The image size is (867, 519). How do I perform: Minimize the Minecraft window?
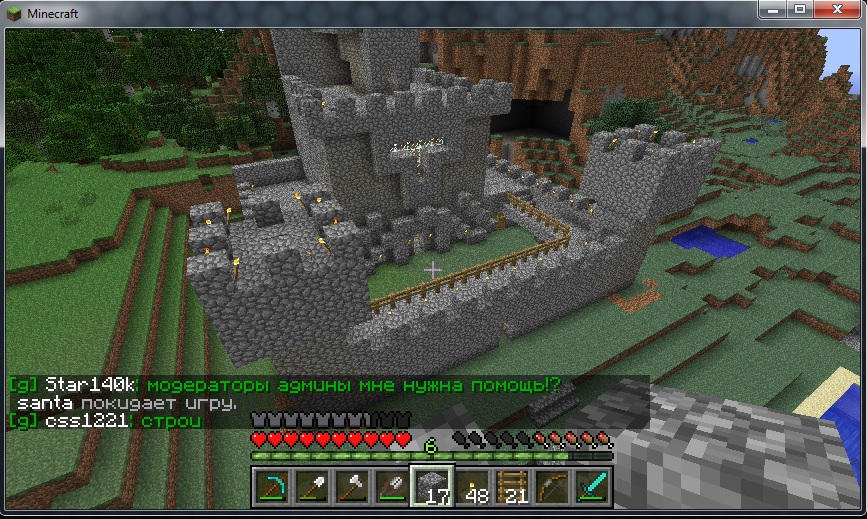click(x=775, y=9)
